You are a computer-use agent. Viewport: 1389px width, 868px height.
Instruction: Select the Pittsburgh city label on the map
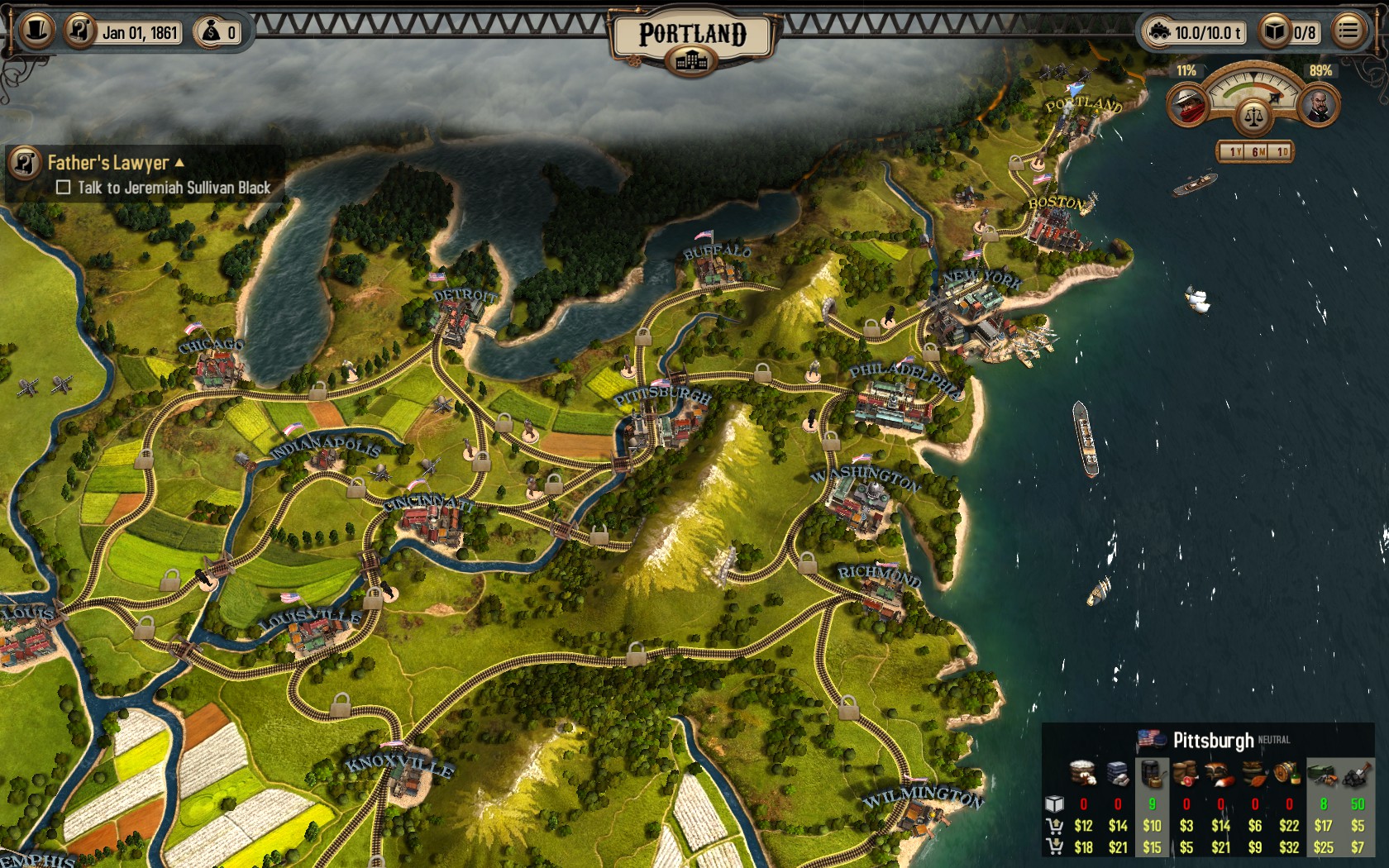click(x=662, y=395)
